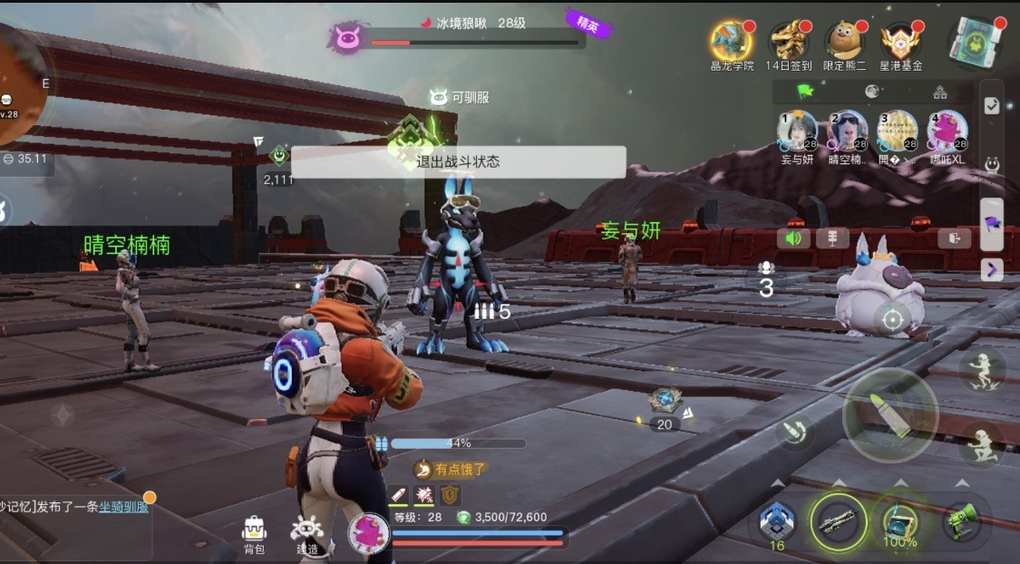Screen dimensions: 1020x564
Task: Click the 退出战斗状态 exit combat button
Action: pyautogui.click(x=458, y=162)
